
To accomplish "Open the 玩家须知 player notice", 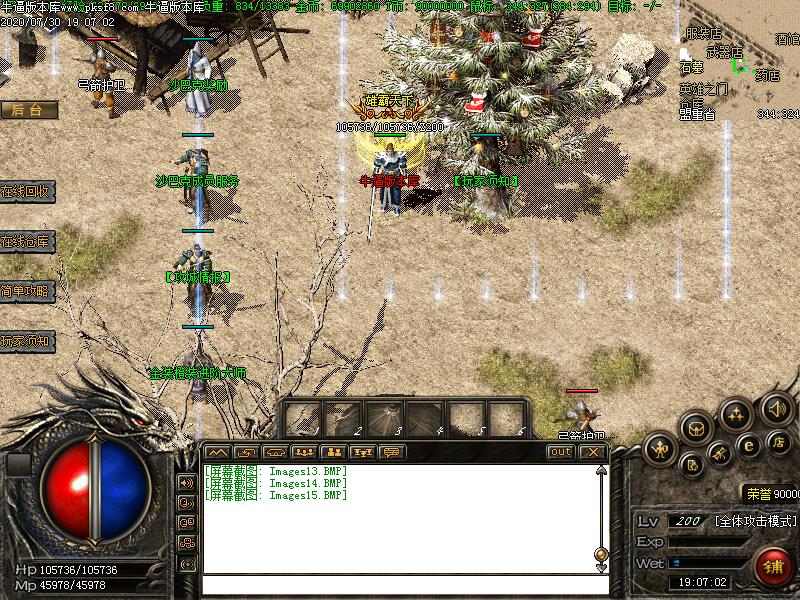I will 27,341.
